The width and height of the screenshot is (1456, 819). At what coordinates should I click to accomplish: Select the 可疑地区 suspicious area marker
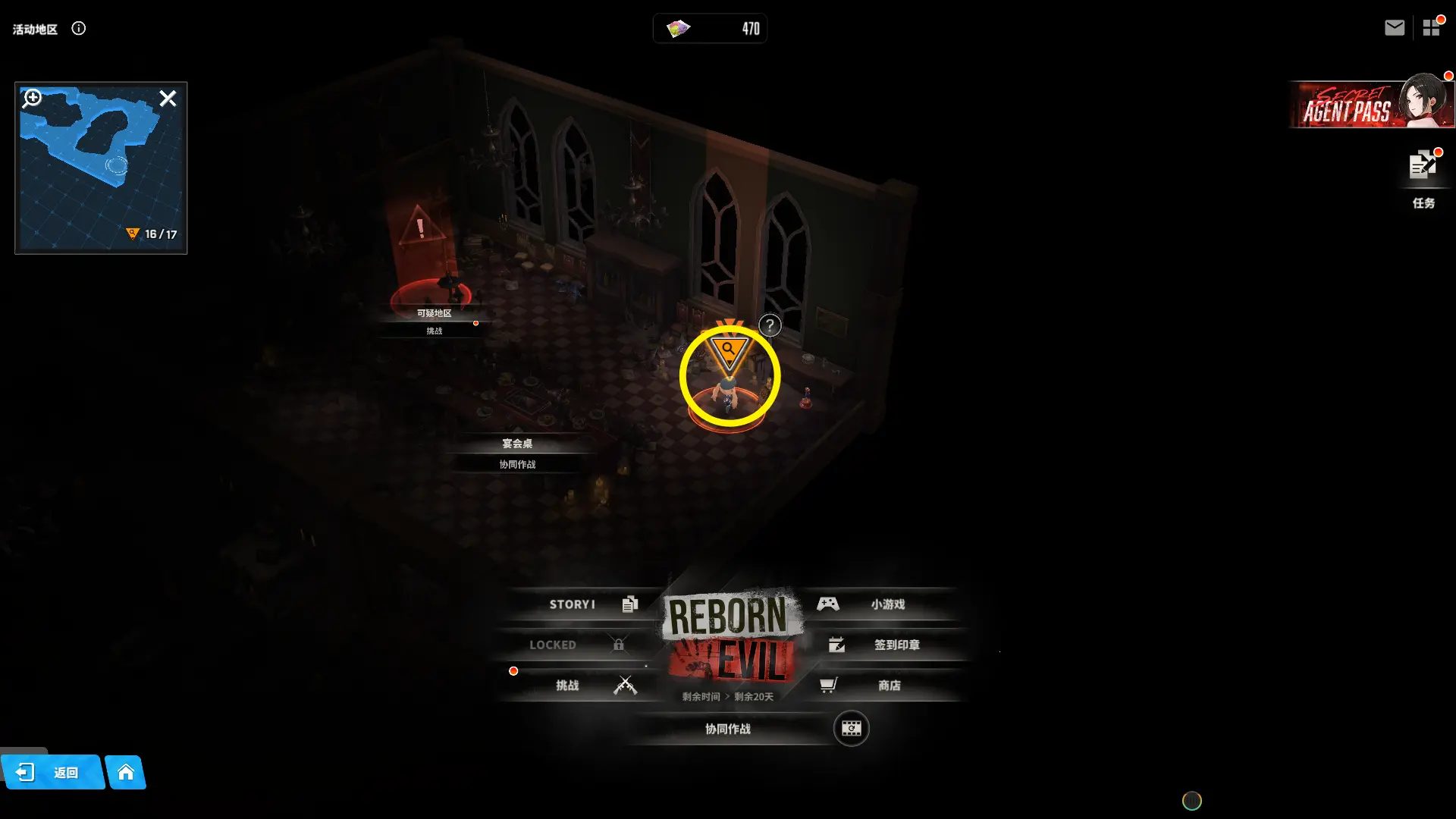[x=434, y=313]
